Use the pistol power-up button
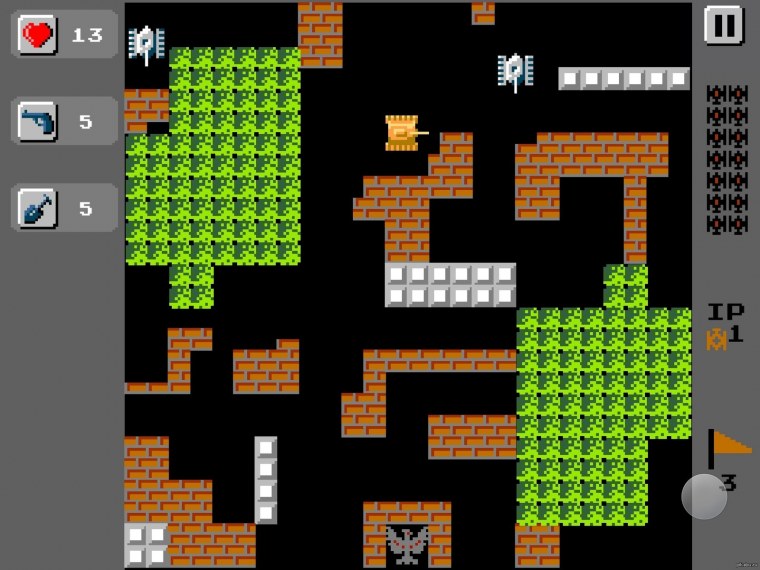 pyautogui.click(x=39, y=122)
